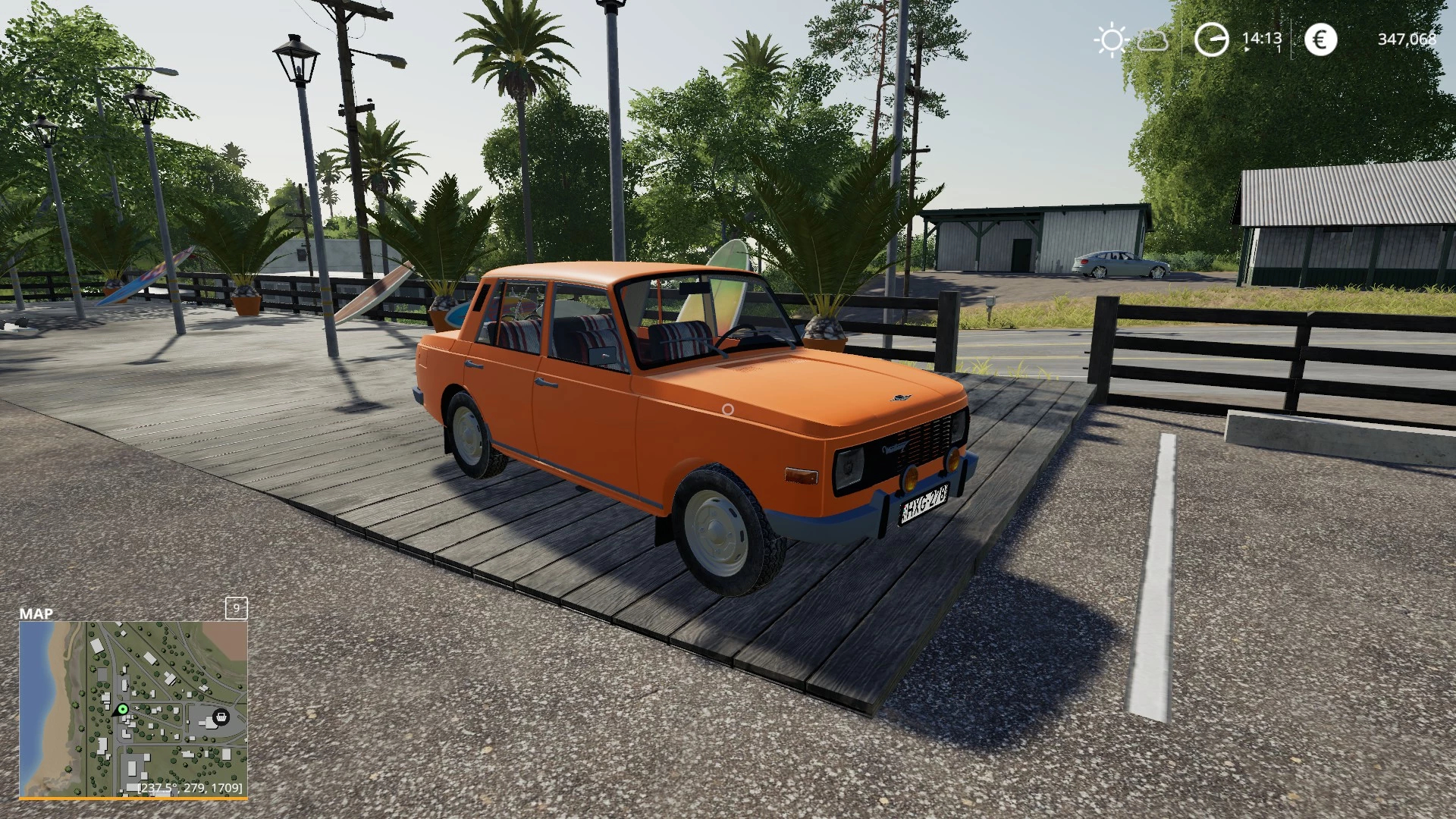Click the sunny weather icon
The height and width of the screenshot is (819, 1456).
pos(1111,39)
